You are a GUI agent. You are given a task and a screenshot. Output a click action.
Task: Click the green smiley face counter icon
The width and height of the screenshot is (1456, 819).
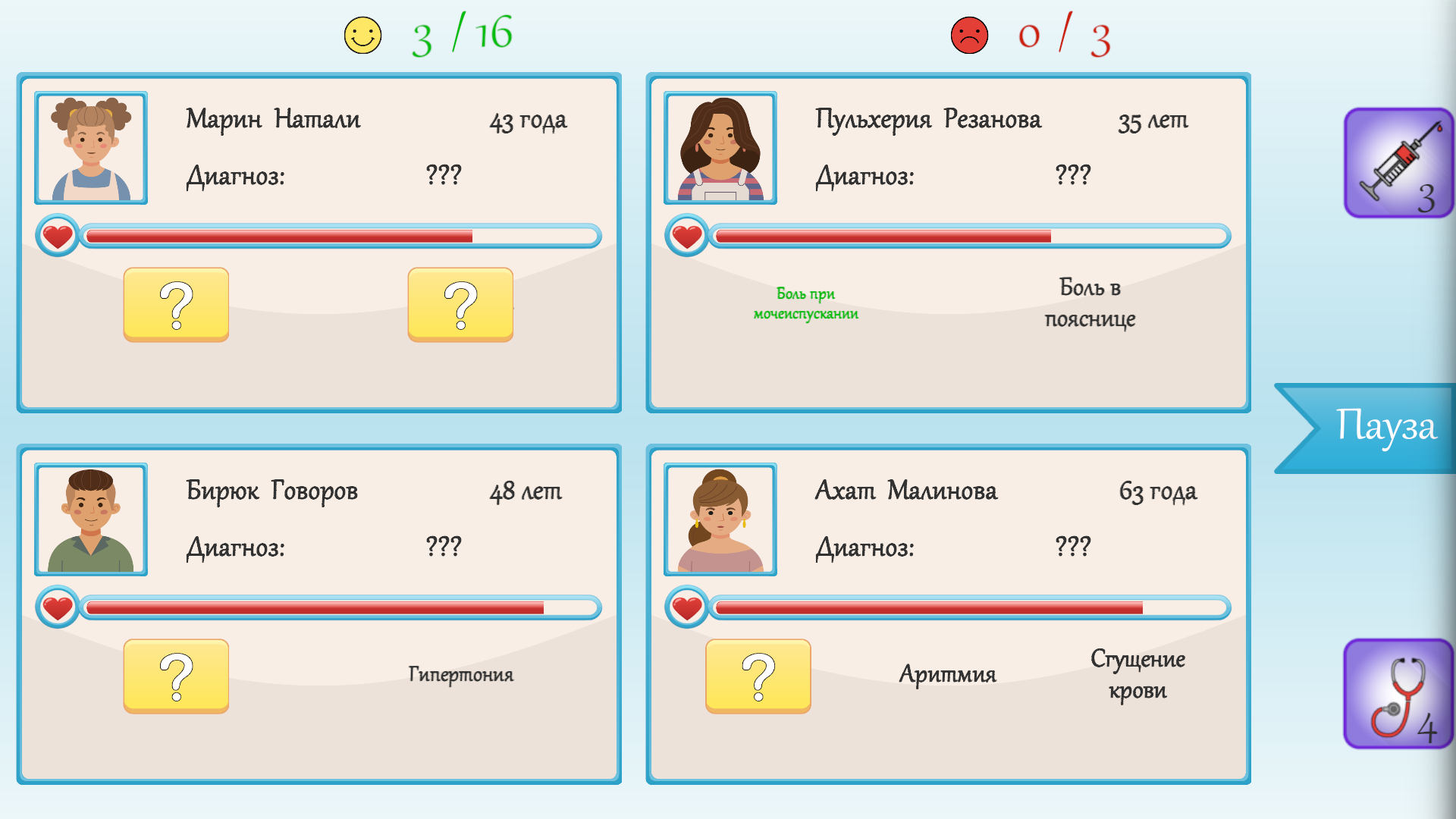point(362,34)
